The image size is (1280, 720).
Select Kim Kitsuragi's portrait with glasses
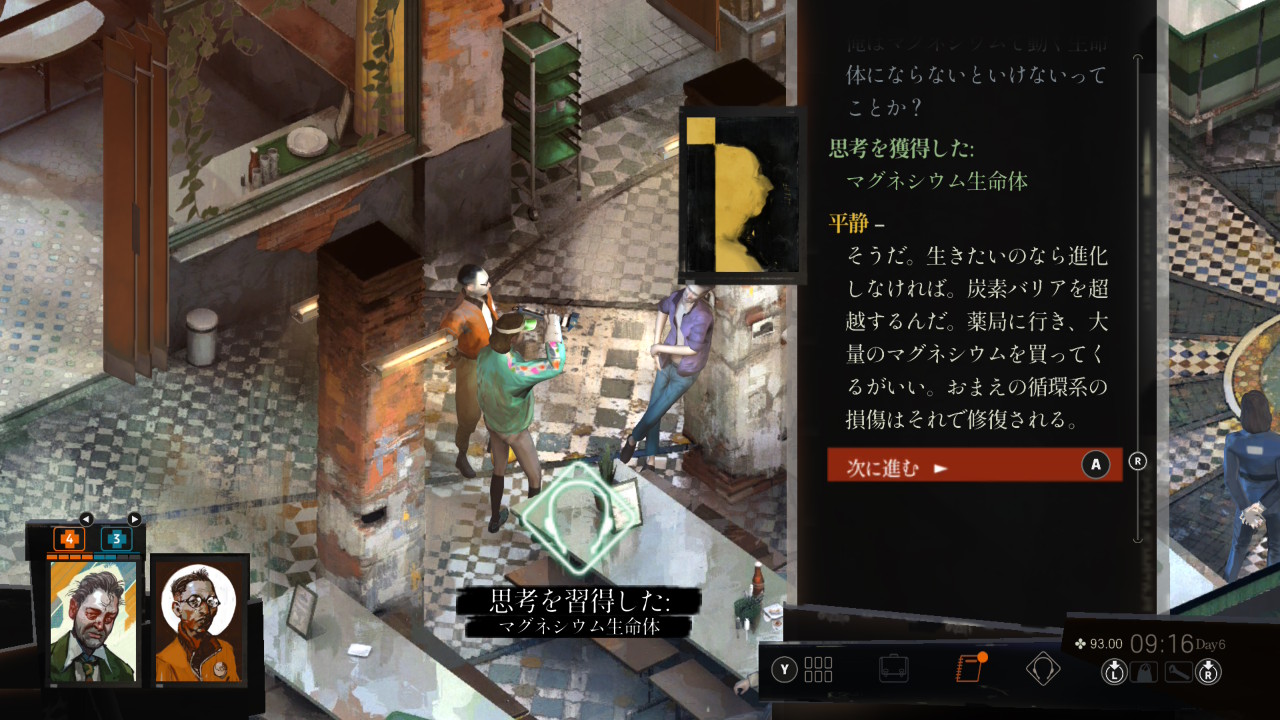pyautogui.click(x=197, y=622)
